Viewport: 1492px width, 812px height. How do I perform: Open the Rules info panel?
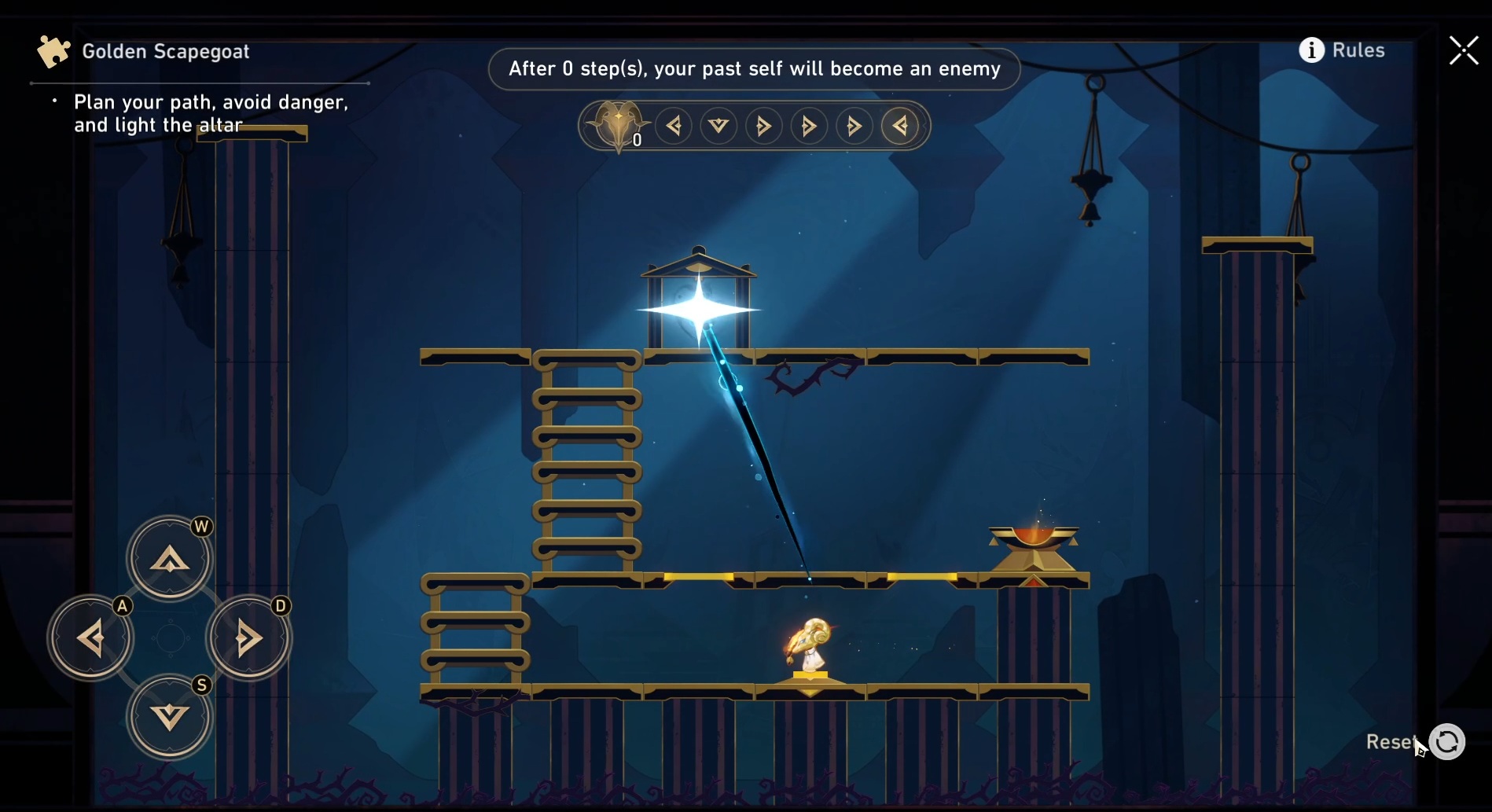click(x=1342, y=50)
